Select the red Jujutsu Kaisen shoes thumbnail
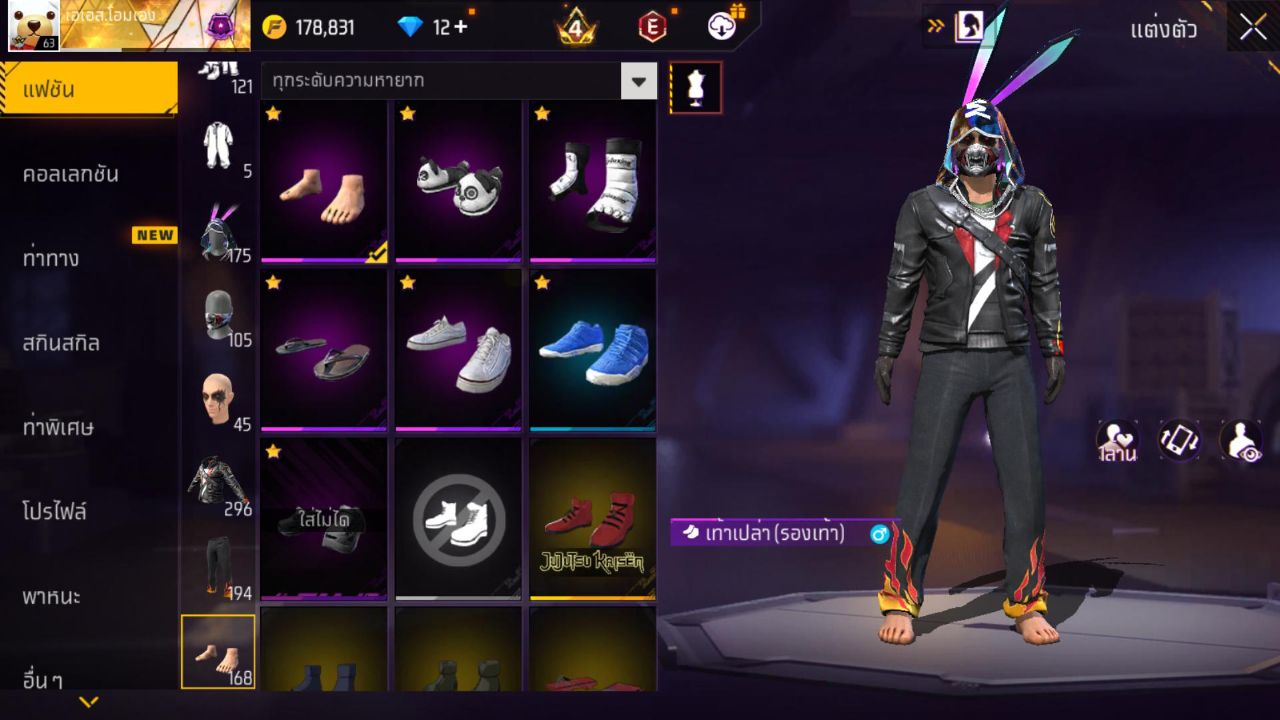1280x720 pixels. click(x=591, y=520)
